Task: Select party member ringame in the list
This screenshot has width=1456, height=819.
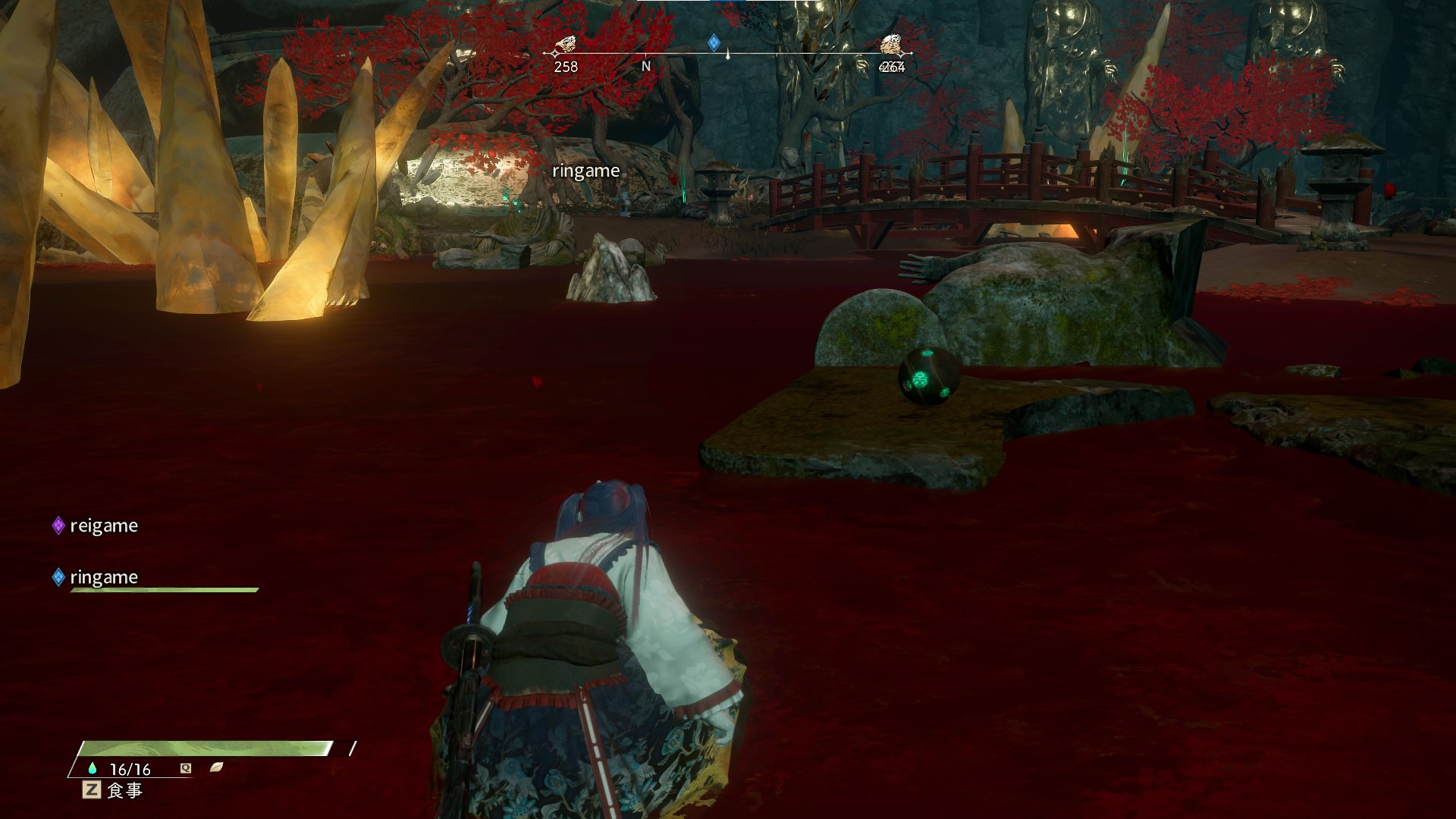Action: coord(103,577)
